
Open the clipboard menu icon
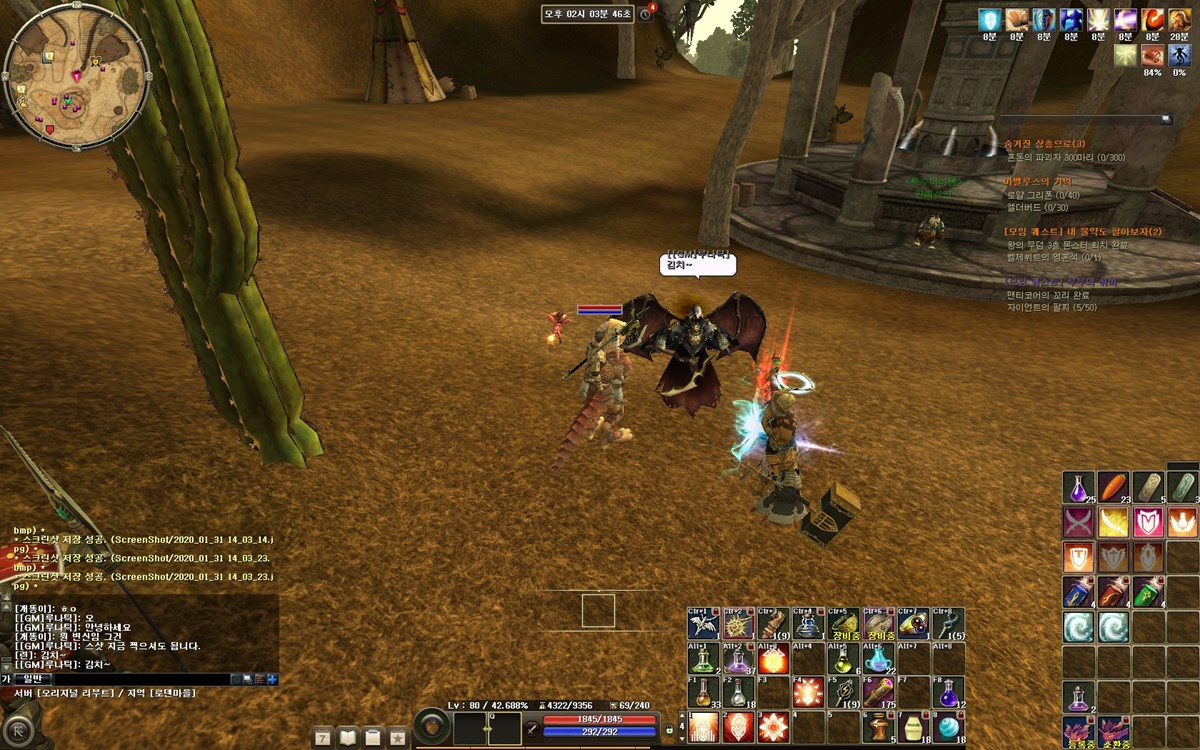click(373, 737)
